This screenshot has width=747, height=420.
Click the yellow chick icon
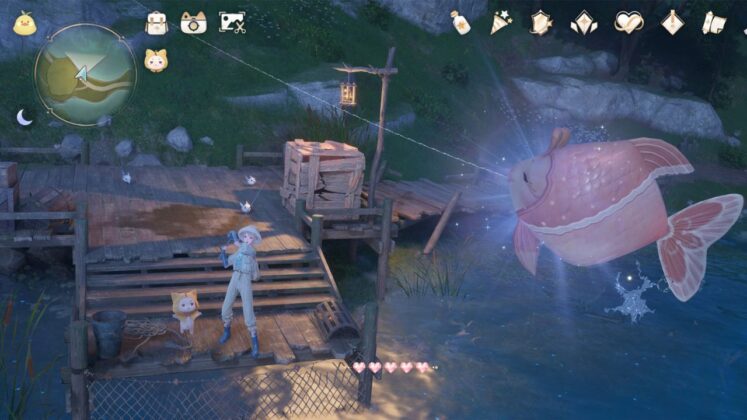[x=24, y=23]
